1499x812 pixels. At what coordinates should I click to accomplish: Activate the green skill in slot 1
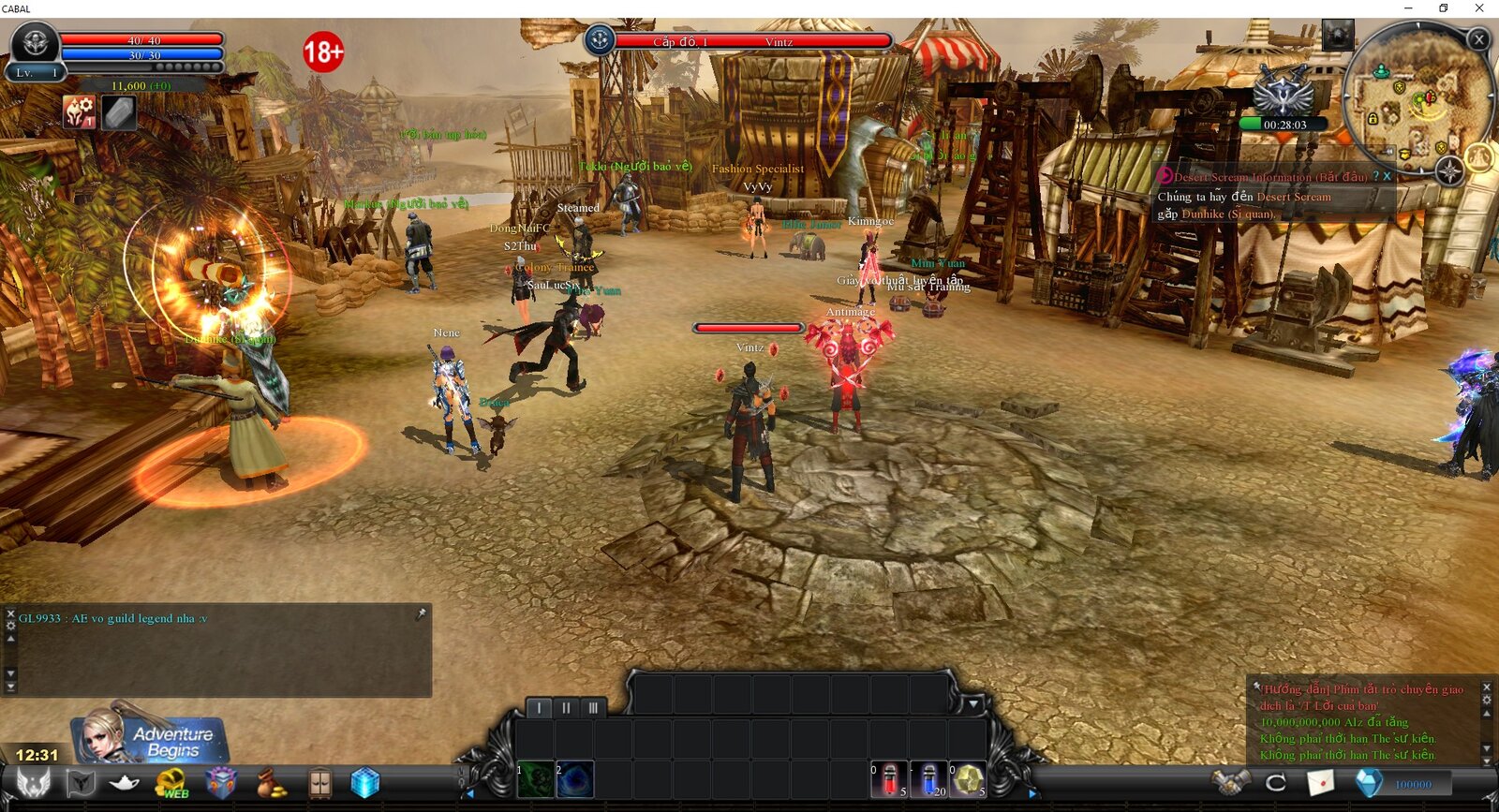[x=537, y=780]
